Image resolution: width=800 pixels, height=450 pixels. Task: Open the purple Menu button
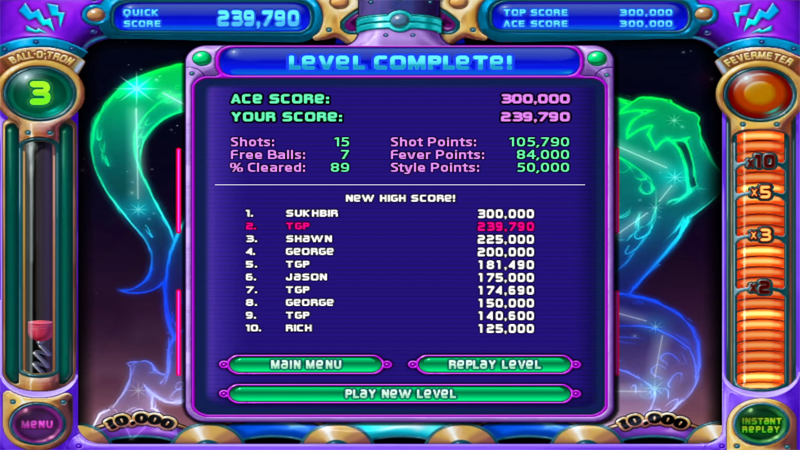[37, 423]
